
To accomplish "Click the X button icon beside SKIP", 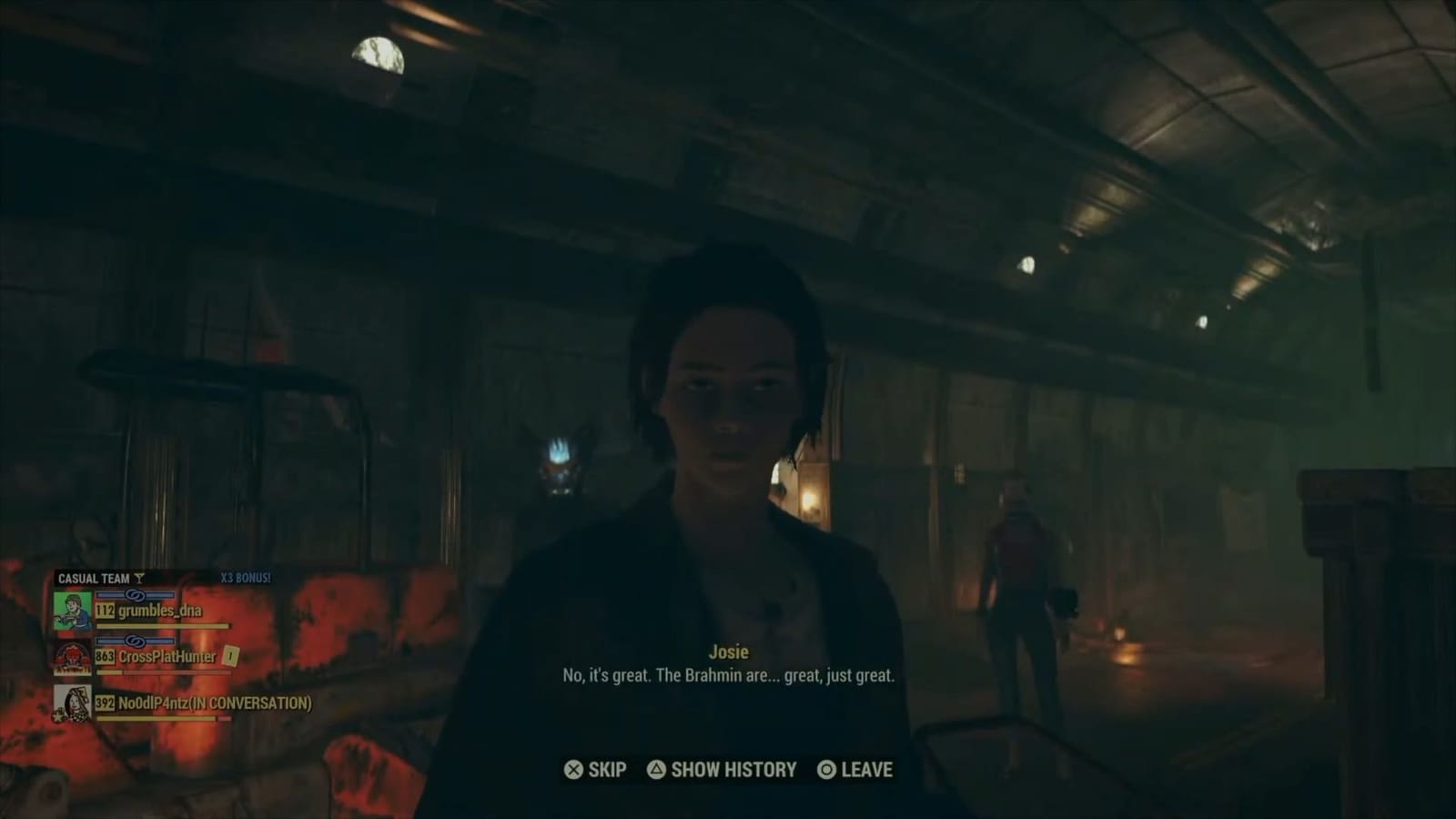I will [x=573, y=770].
